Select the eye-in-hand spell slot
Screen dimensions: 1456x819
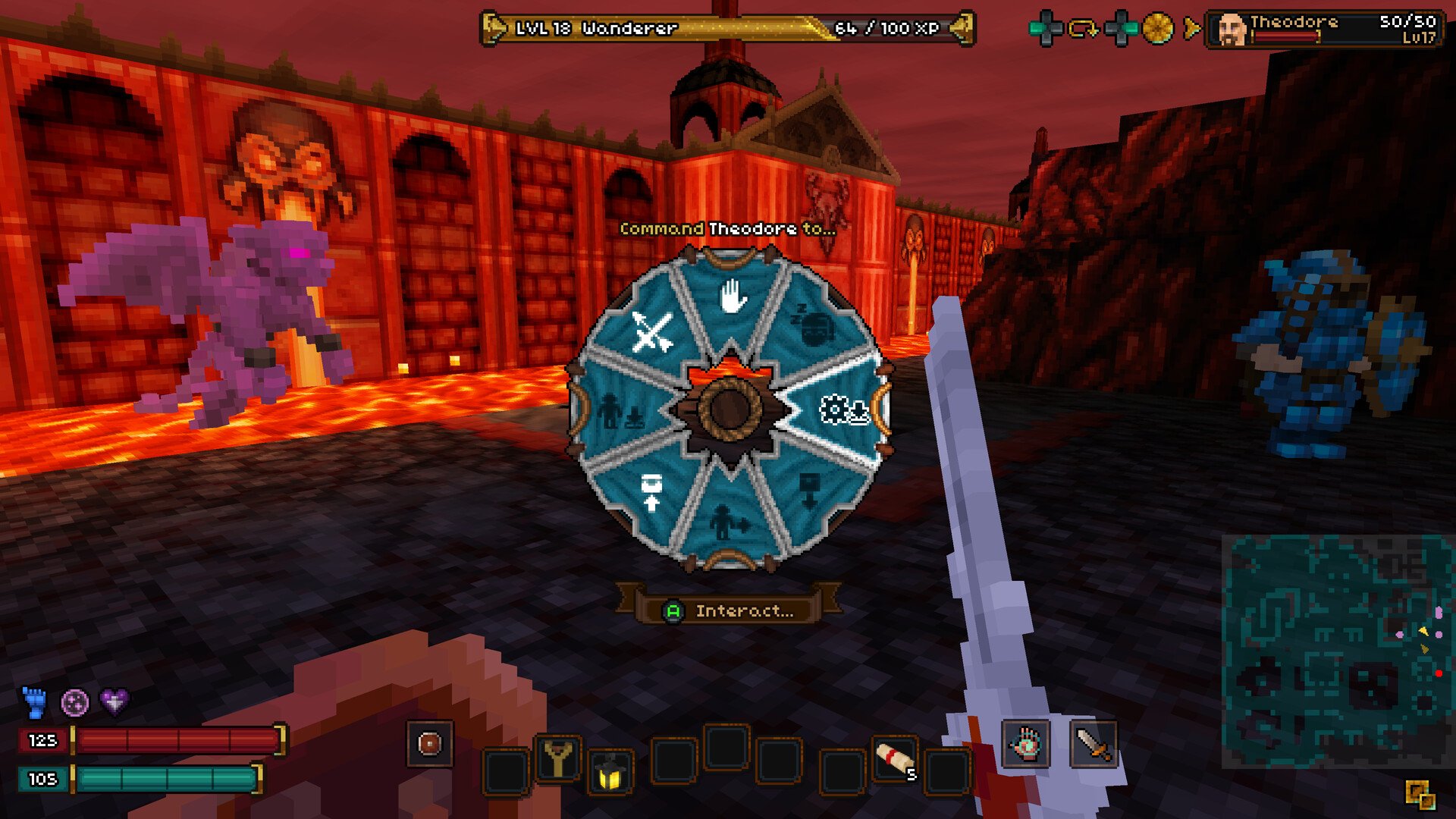[x=1025, y=744]
